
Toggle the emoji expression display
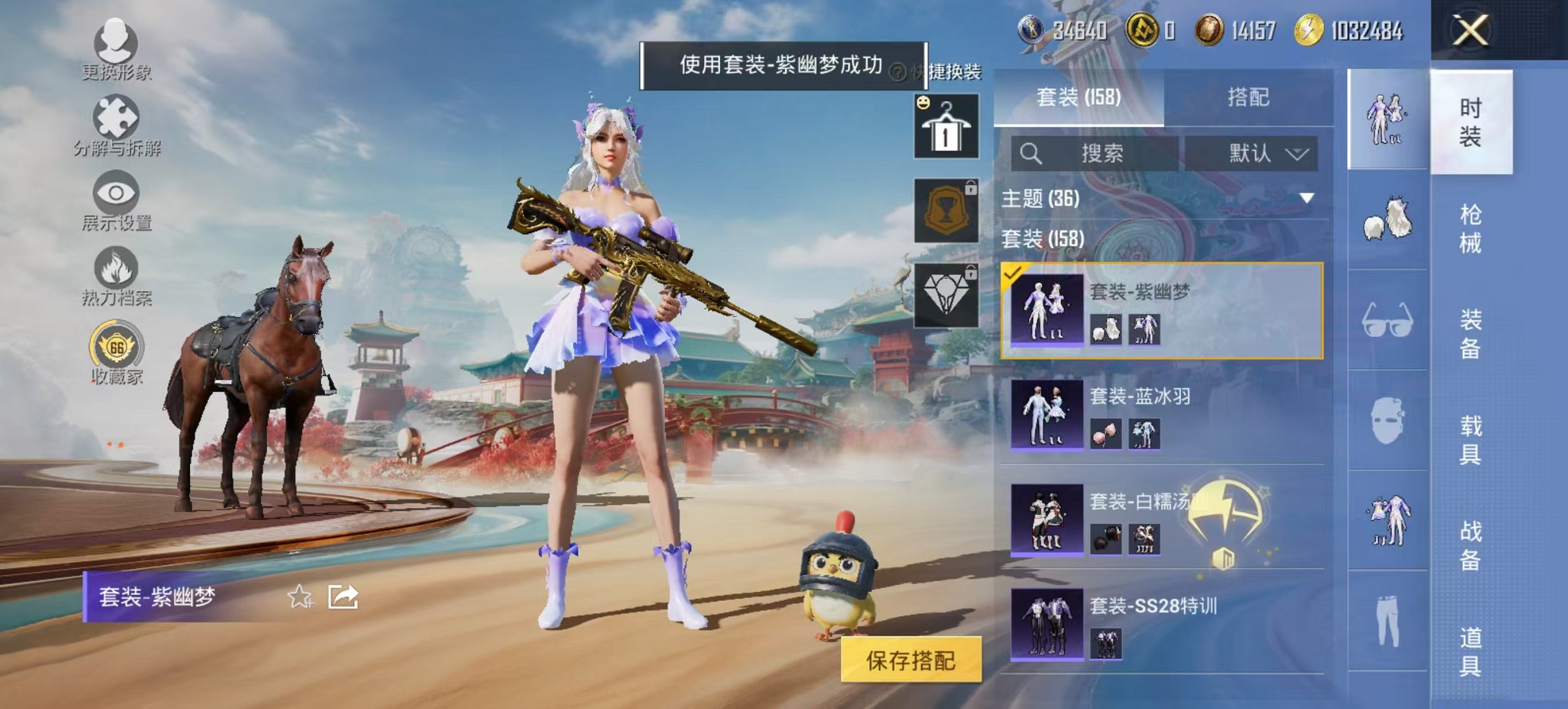click(x=923, y=104)
